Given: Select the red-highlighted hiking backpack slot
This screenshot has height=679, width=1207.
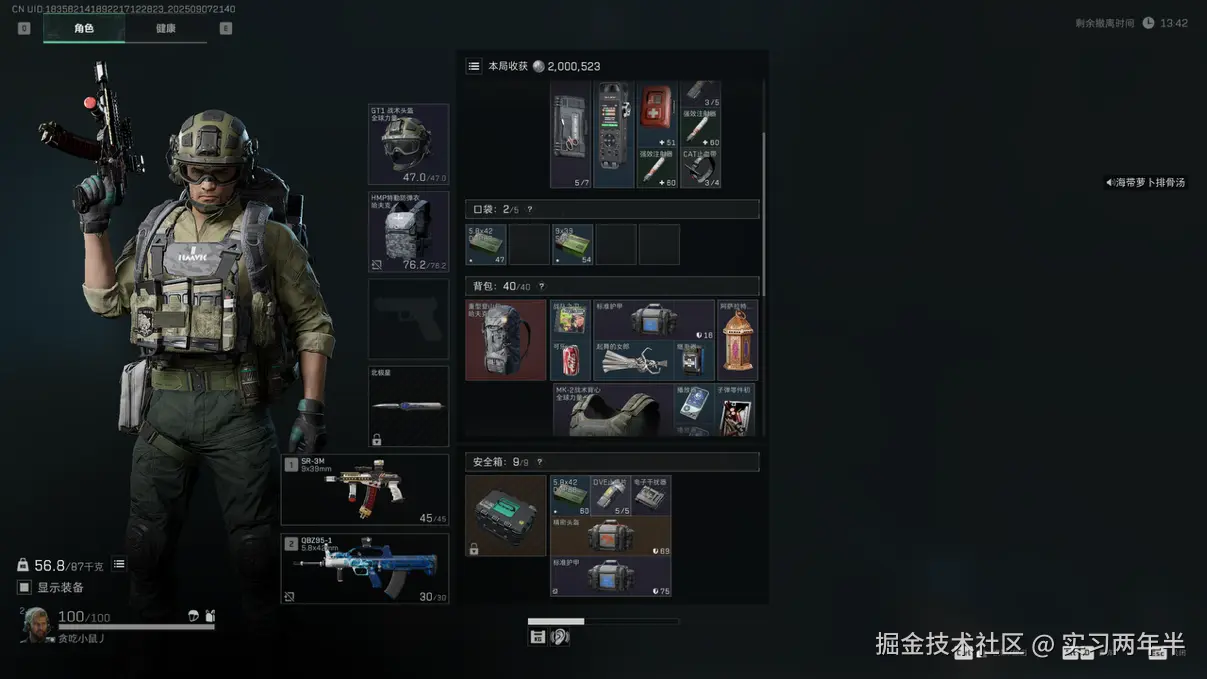Looking at the screenshot, I should pos(506,341).
